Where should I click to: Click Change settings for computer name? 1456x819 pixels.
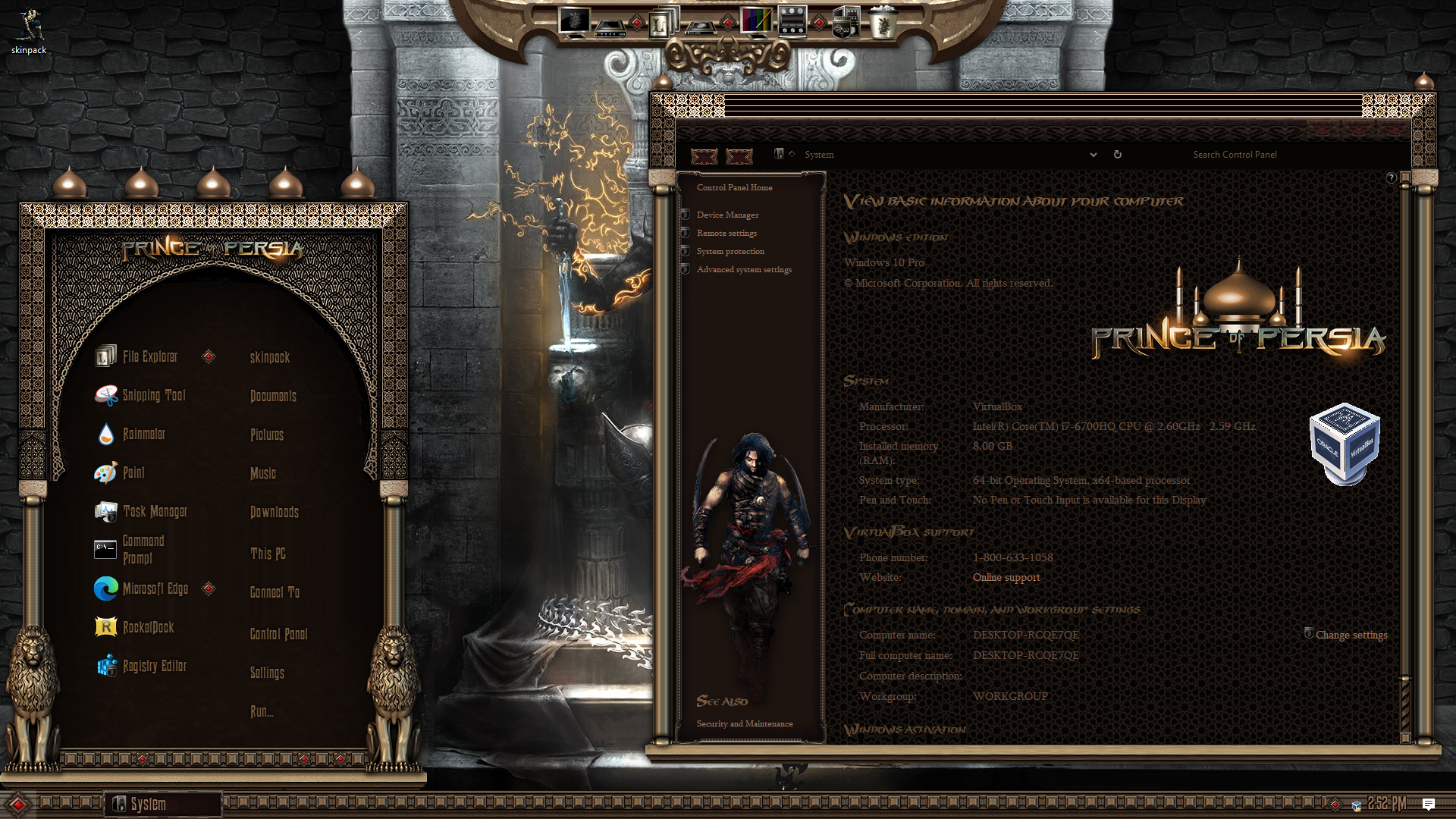[1351, 635]
